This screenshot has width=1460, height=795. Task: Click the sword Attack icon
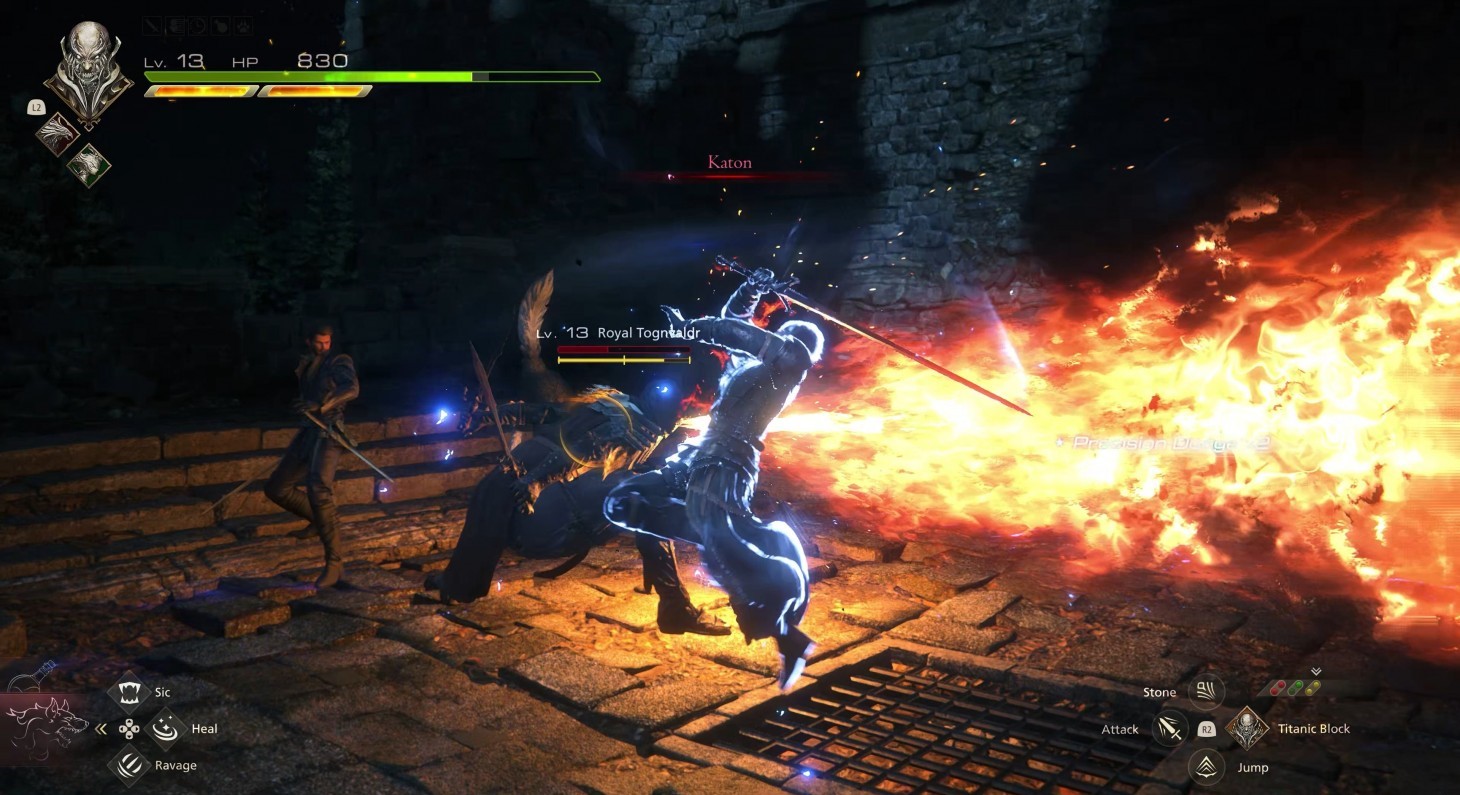point(1169,729)
